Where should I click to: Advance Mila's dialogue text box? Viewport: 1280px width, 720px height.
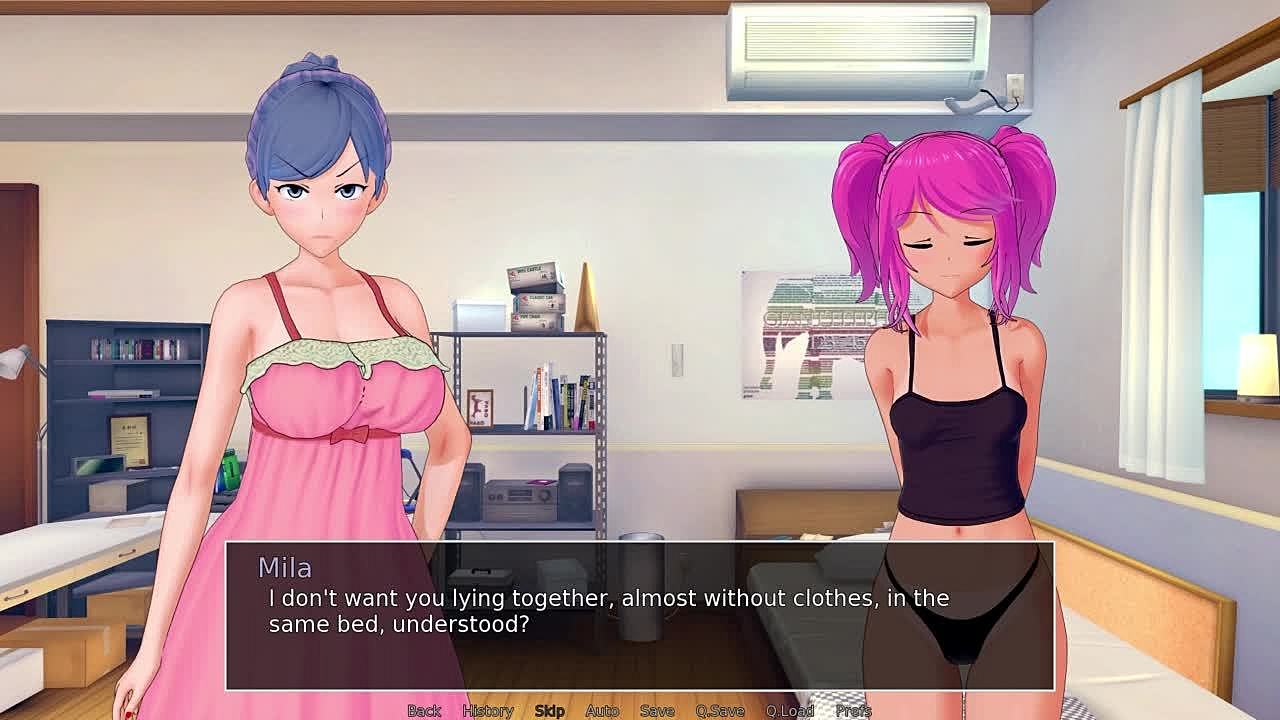click(x=640, y=615)
